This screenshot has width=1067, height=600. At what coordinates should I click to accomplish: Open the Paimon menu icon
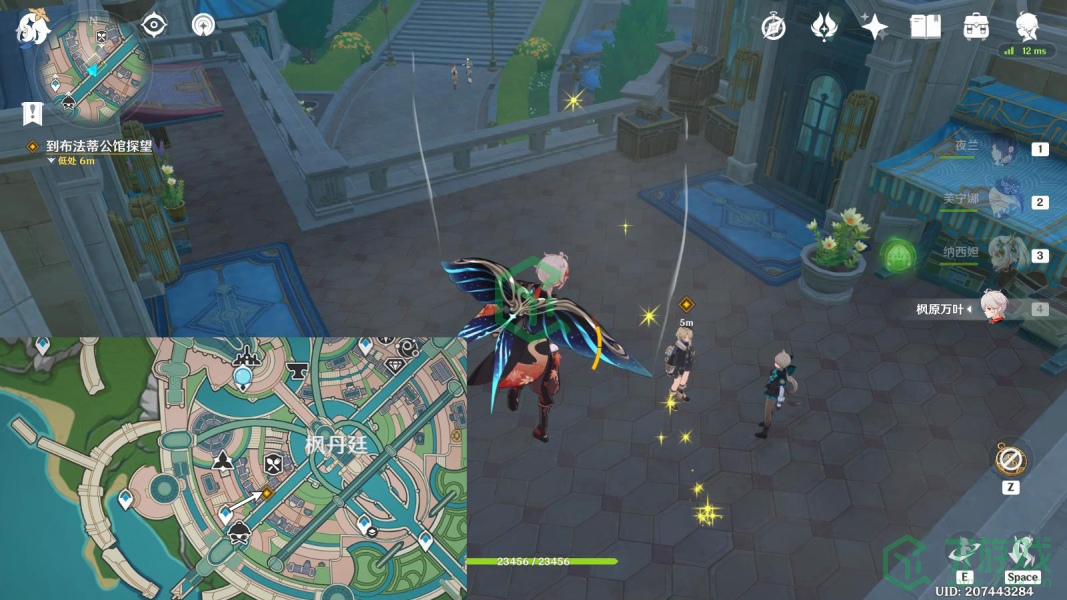click(x=33, y=28)
